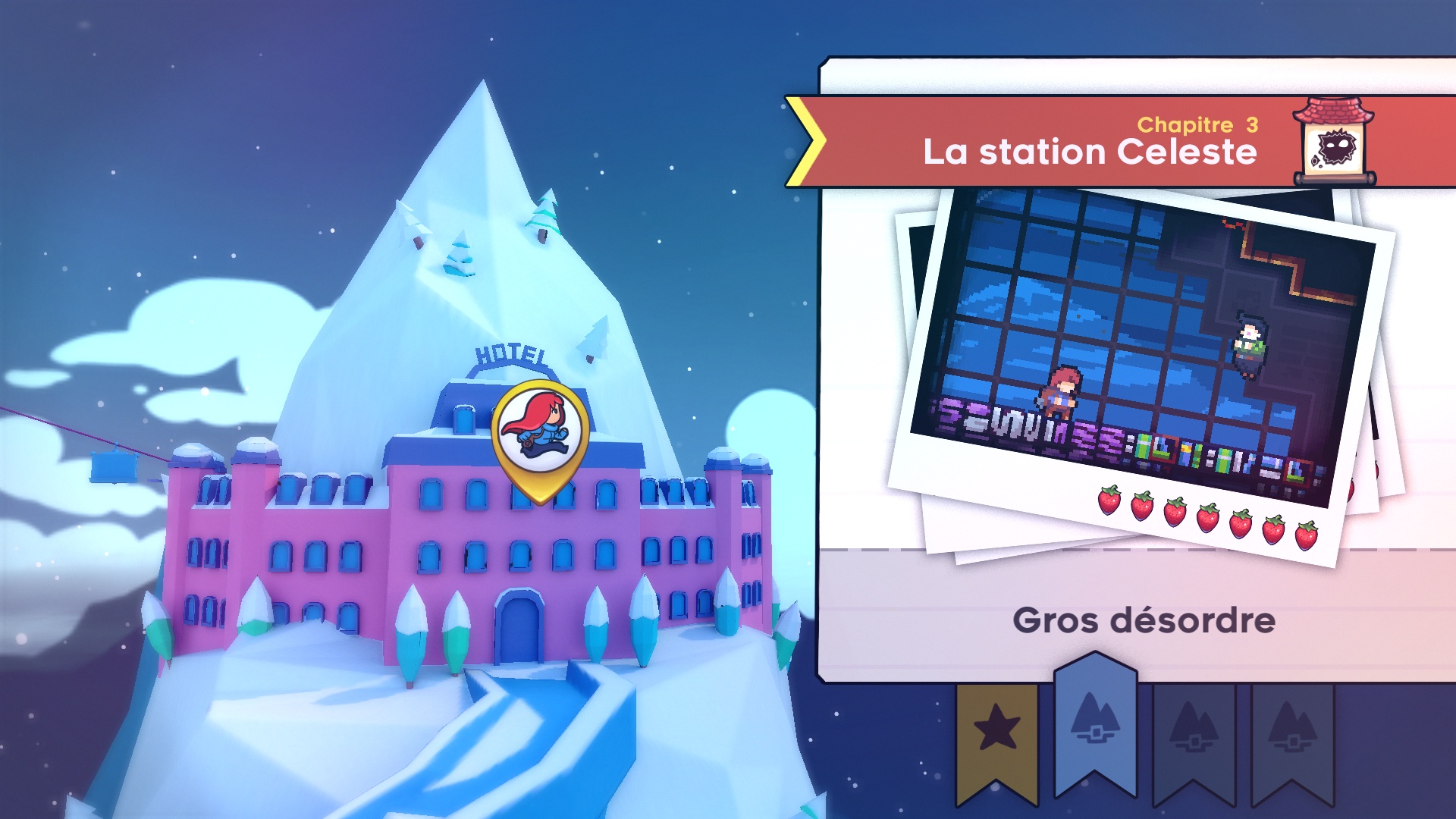
Task: Click the Gros désordre checkpoint title
Action: coord(1144,620)
